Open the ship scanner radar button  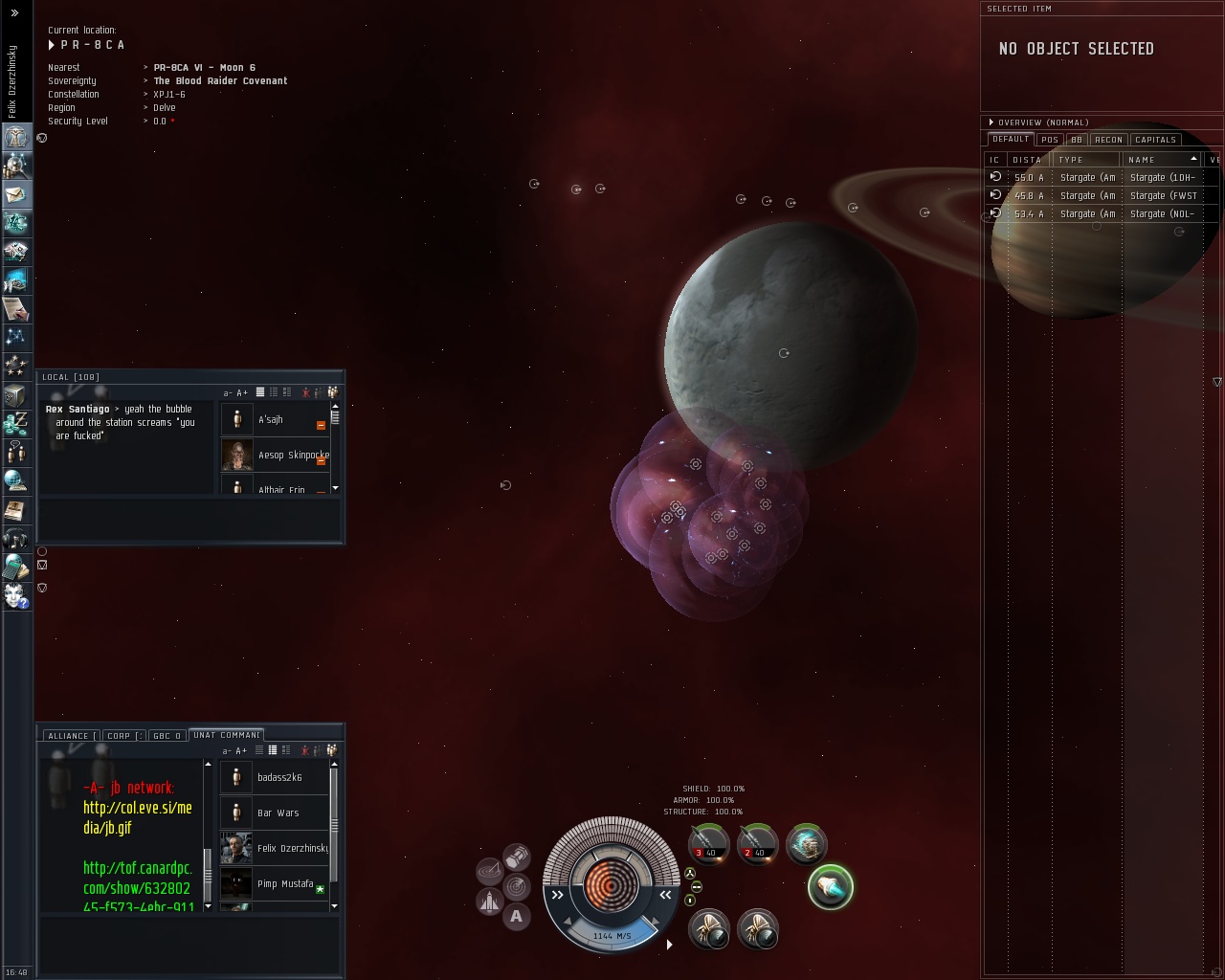[490, 871]
